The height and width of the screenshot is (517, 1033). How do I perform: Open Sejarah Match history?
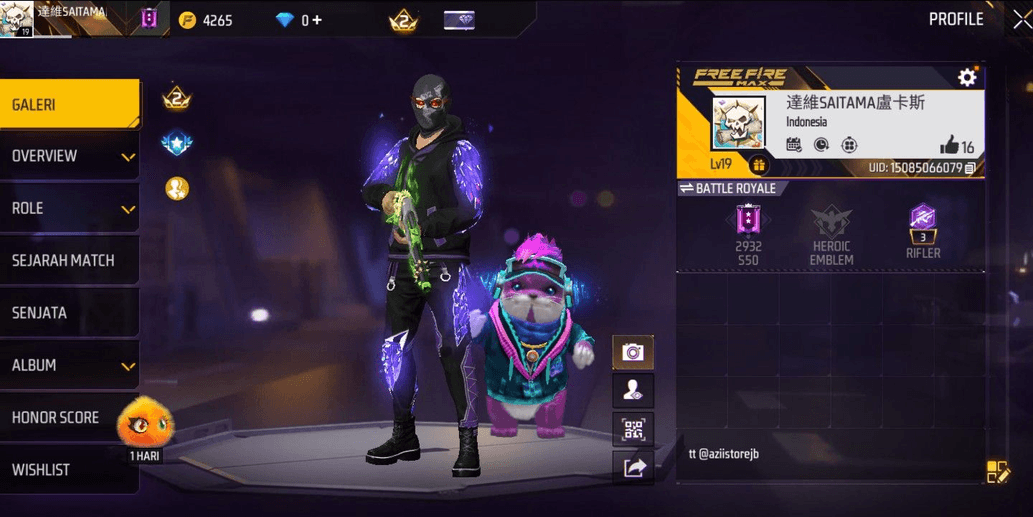pyautogui.click(x=68, y=261)
